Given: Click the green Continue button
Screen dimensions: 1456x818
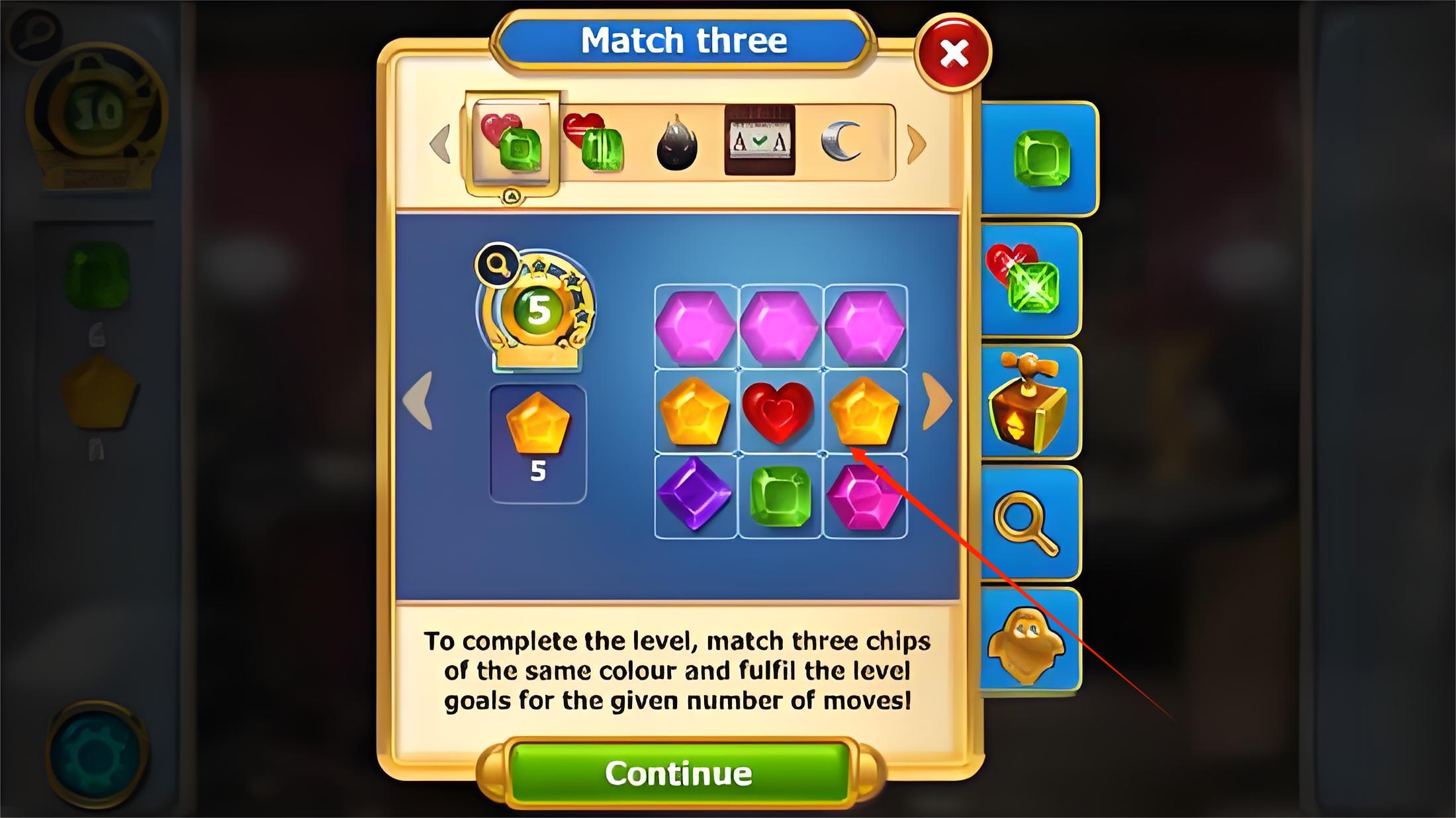Looking at the screenshot, I should click(x=678, y=773).
